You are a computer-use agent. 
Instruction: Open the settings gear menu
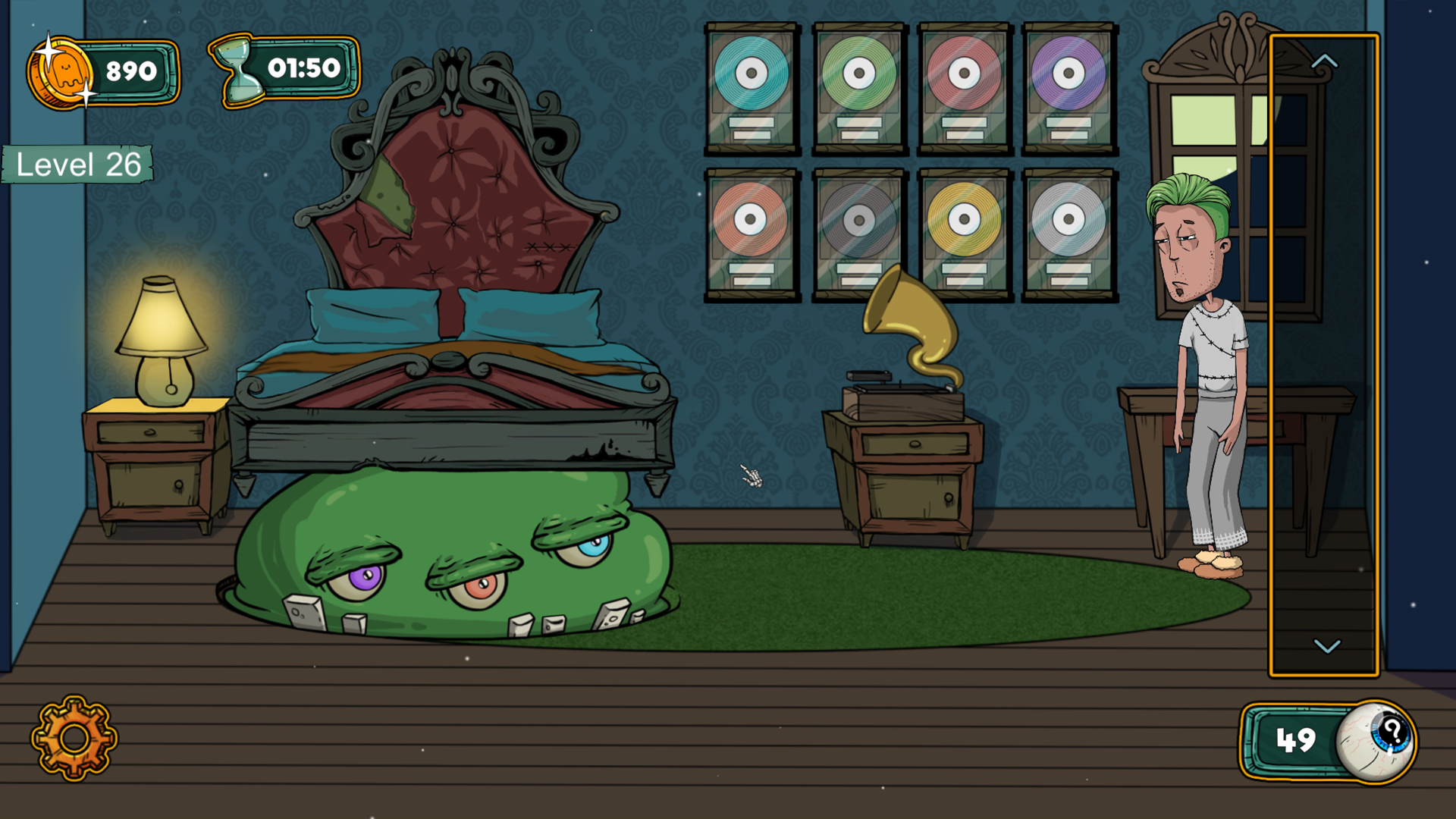[x=74, y=738]
